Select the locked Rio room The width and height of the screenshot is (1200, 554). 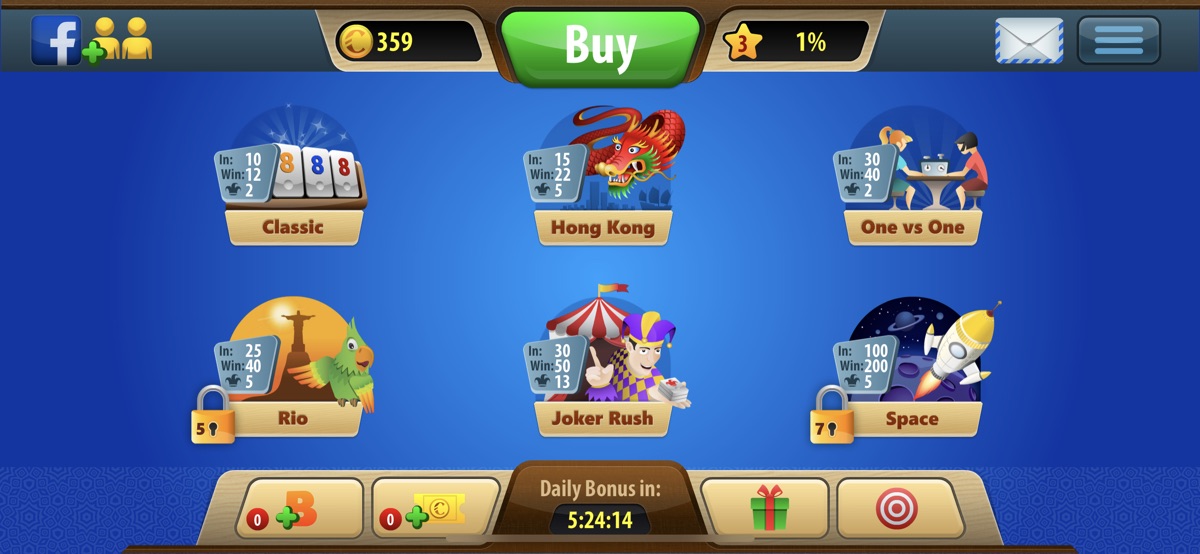pos(292,372)
